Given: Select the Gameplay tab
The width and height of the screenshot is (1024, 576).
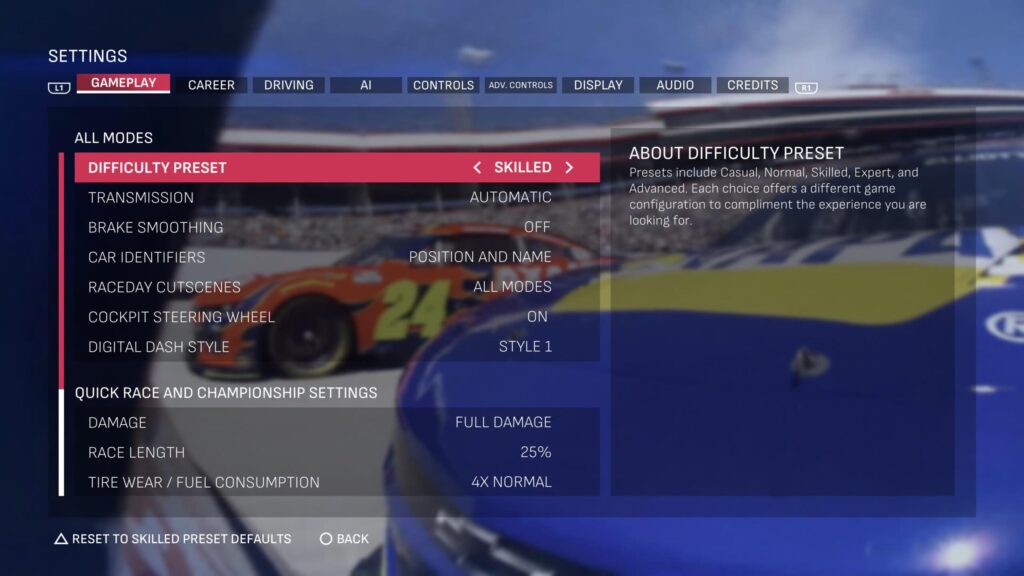Looking at the screenshot, I should pos(123,83).
